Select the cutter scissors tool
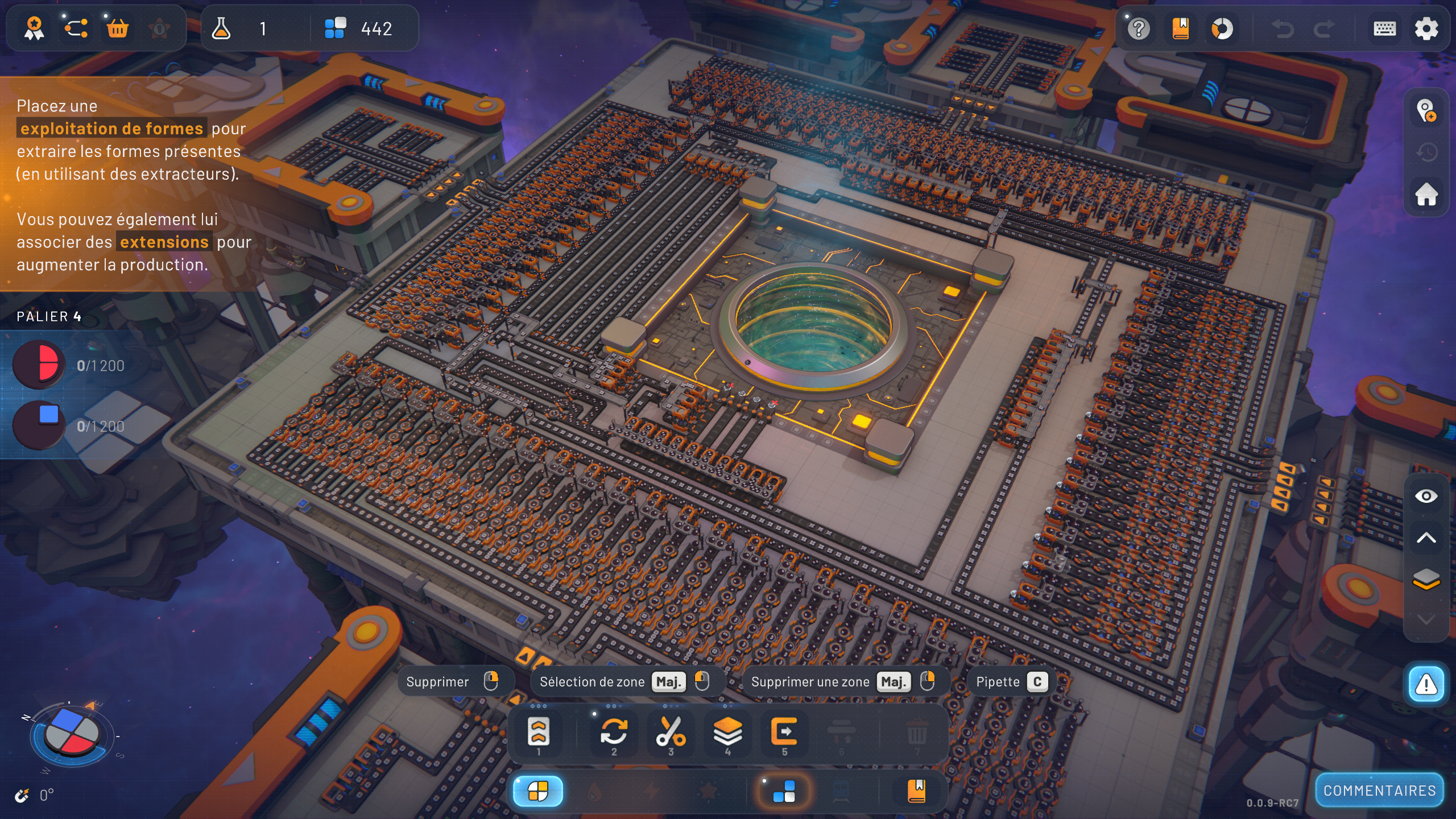The image size is (1456, 819). tap(671, 733)
